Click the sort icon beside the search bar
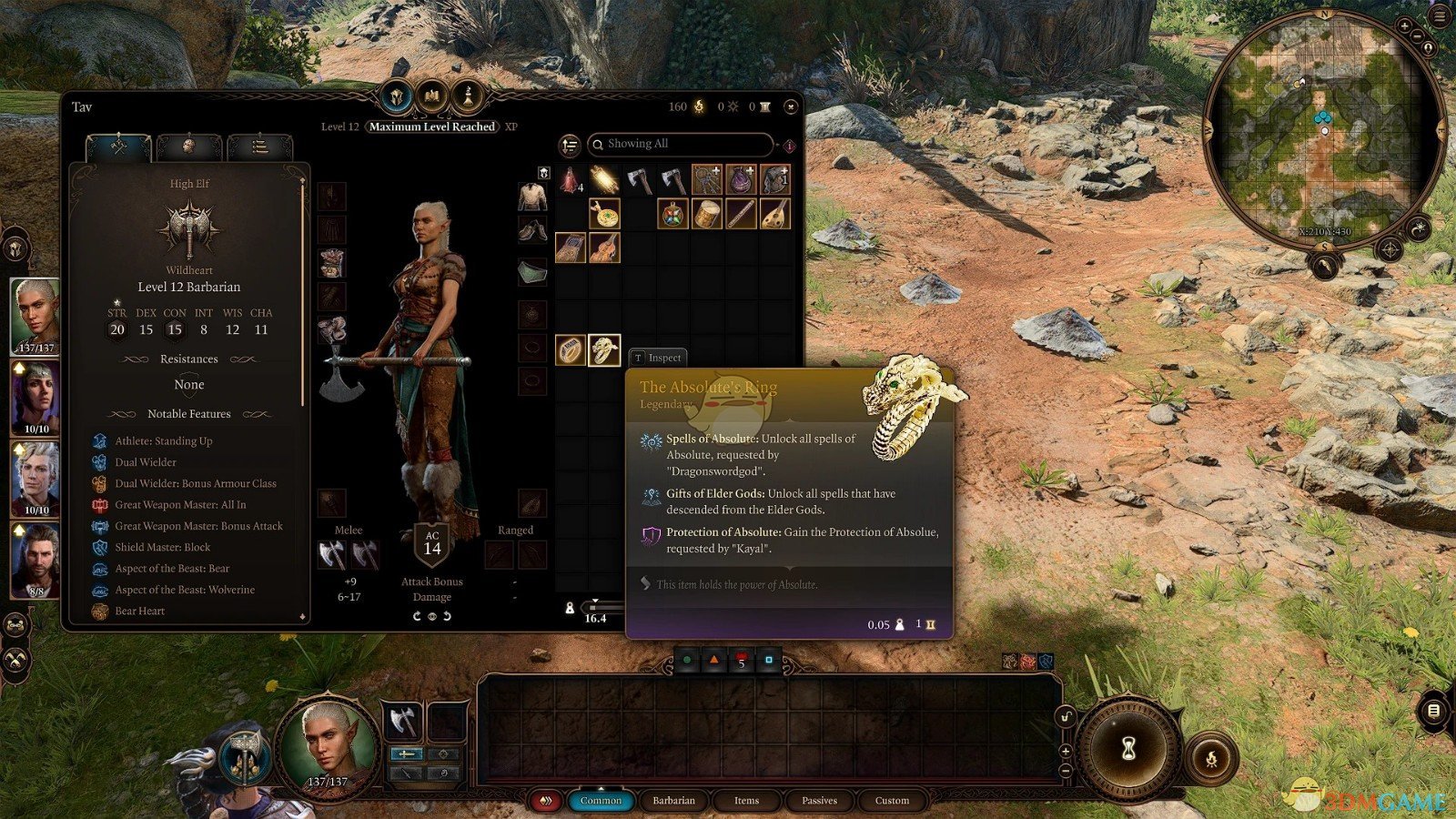The width and height of the screenshot is (1456, 819). (571, 144)
